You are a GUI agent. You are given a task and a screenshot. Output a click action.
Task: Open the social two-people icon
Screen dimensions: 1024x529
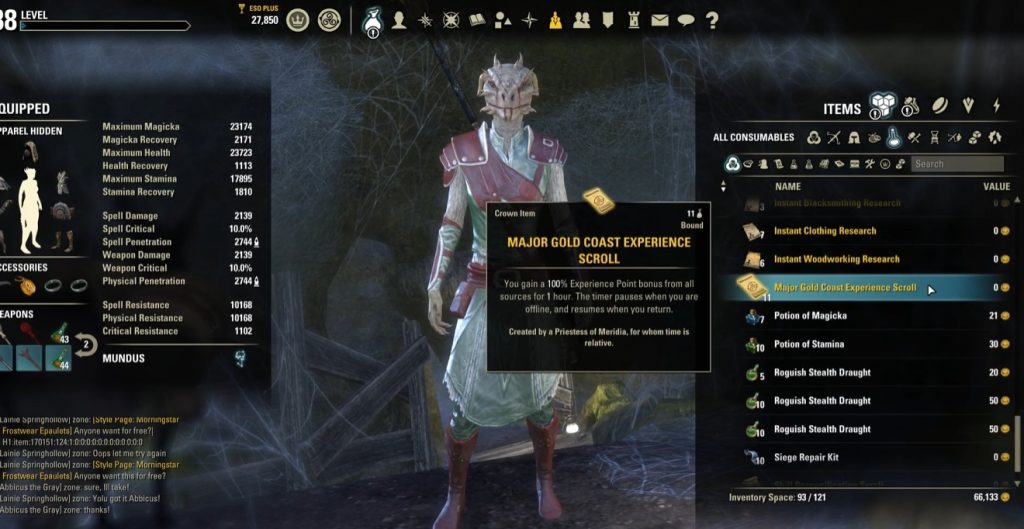pyautogui.click(x=581, y=20)
